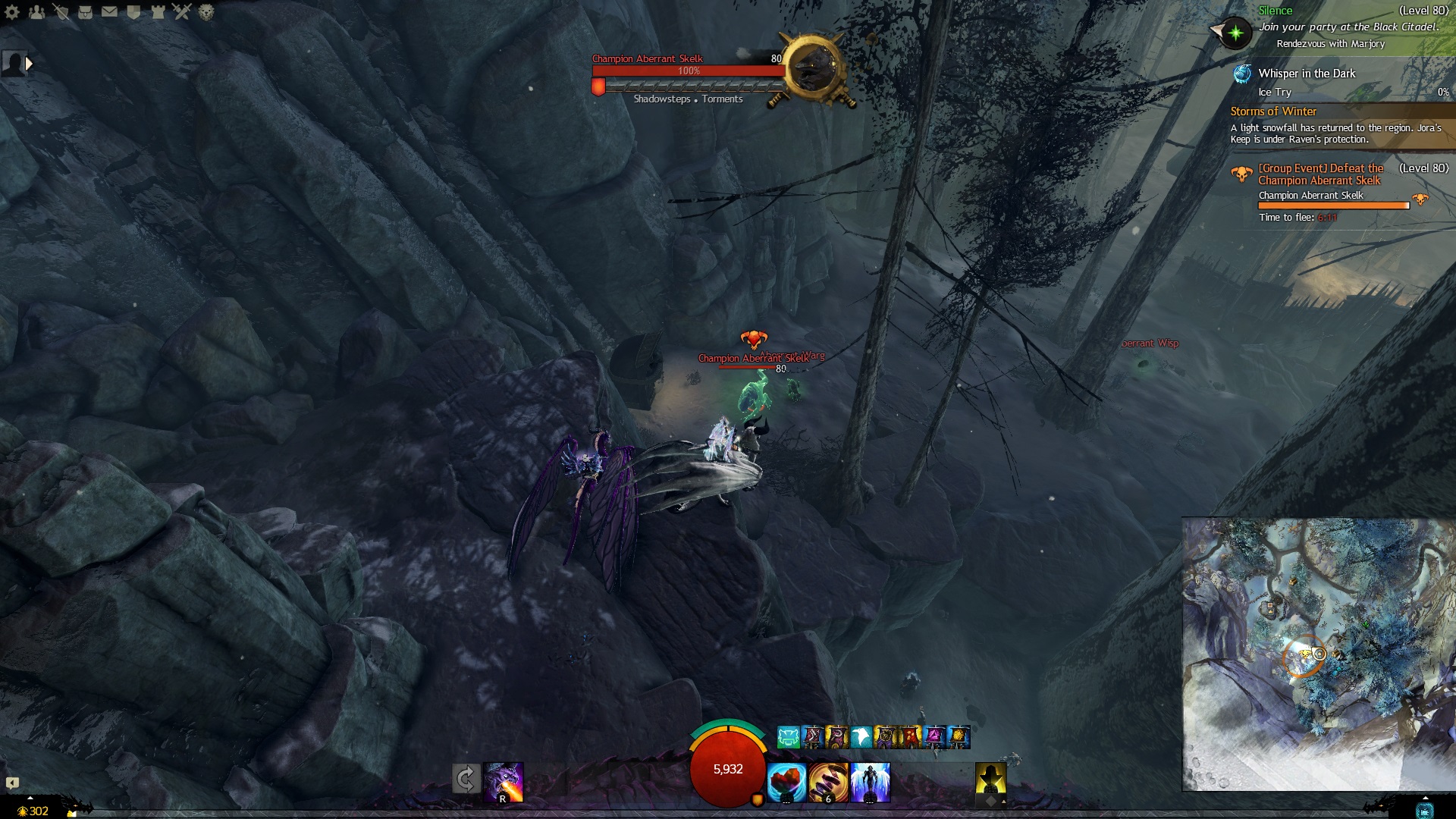Open the contacts and LFG panel

(x=36, y=12)
